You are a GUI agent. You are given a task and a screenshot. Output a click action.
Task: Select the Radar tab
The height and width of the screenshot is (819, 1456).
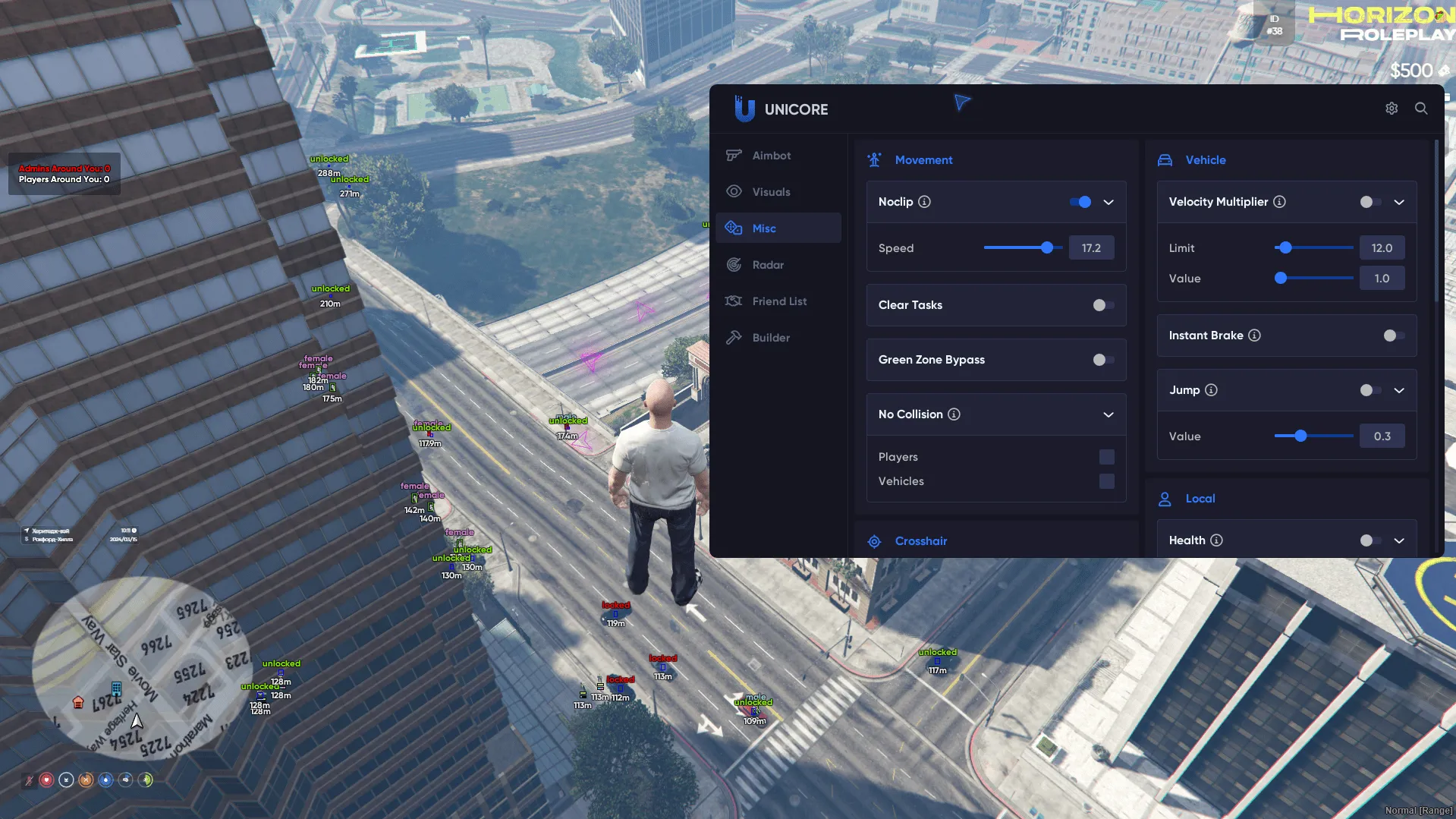tap(768, 265)
